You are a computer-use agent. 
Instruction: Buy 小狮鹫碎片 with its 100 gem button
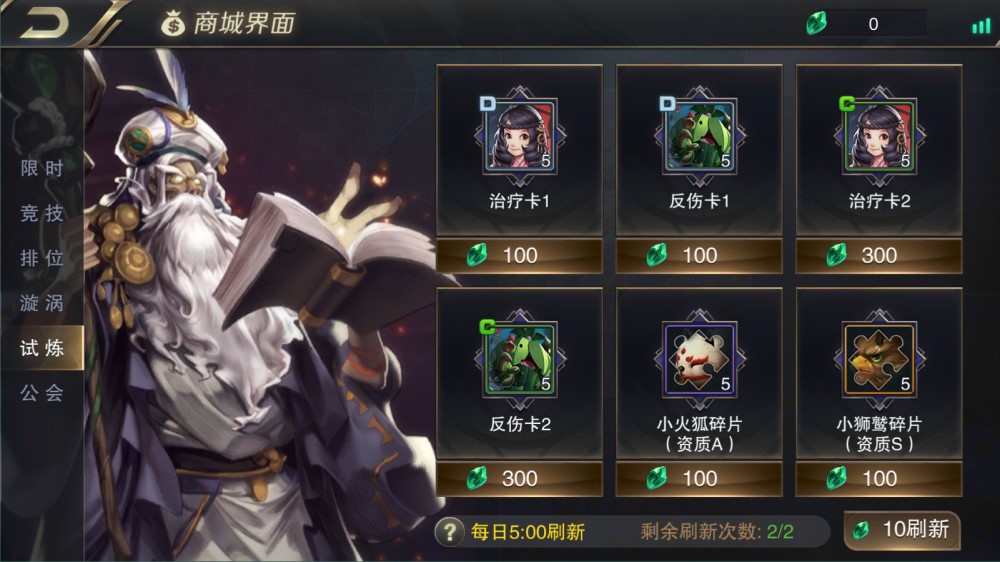[879, 478]
